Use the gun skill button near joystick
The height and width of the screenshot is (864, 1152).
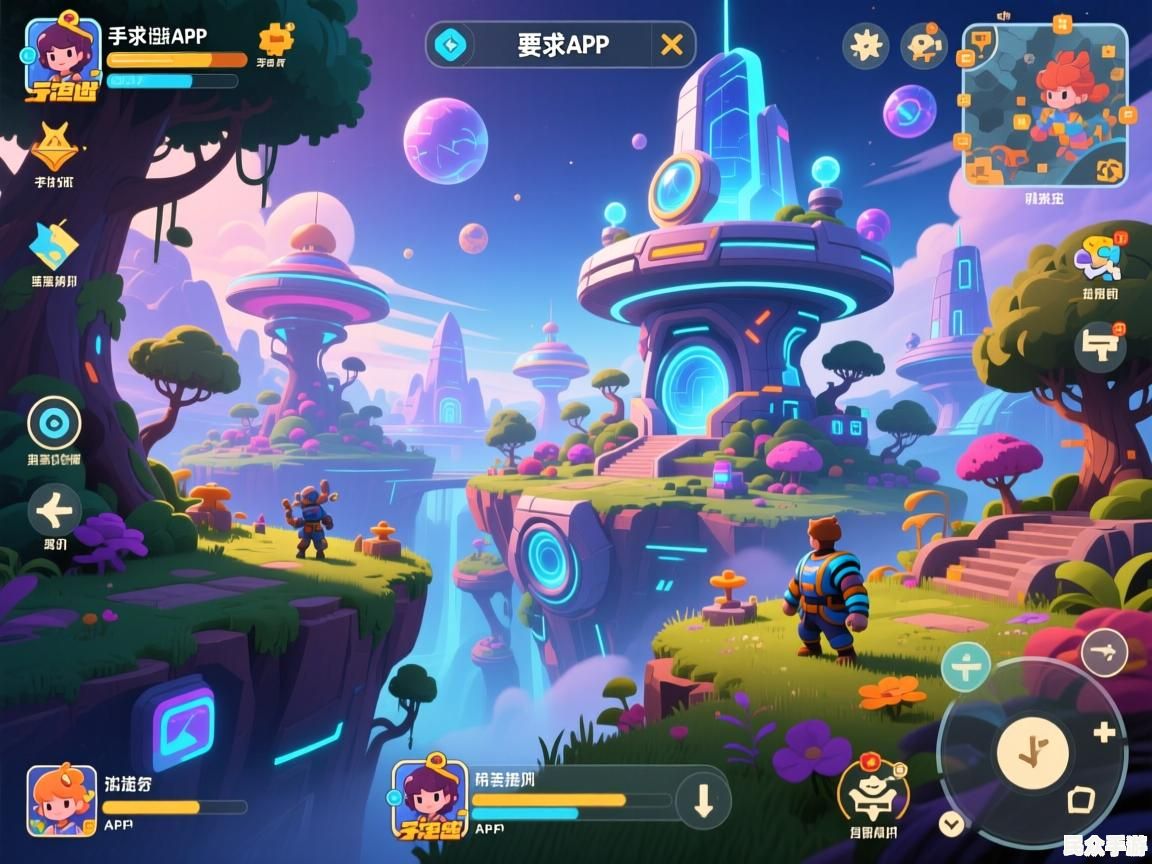pyautogui.click(x=1104, y=655)
